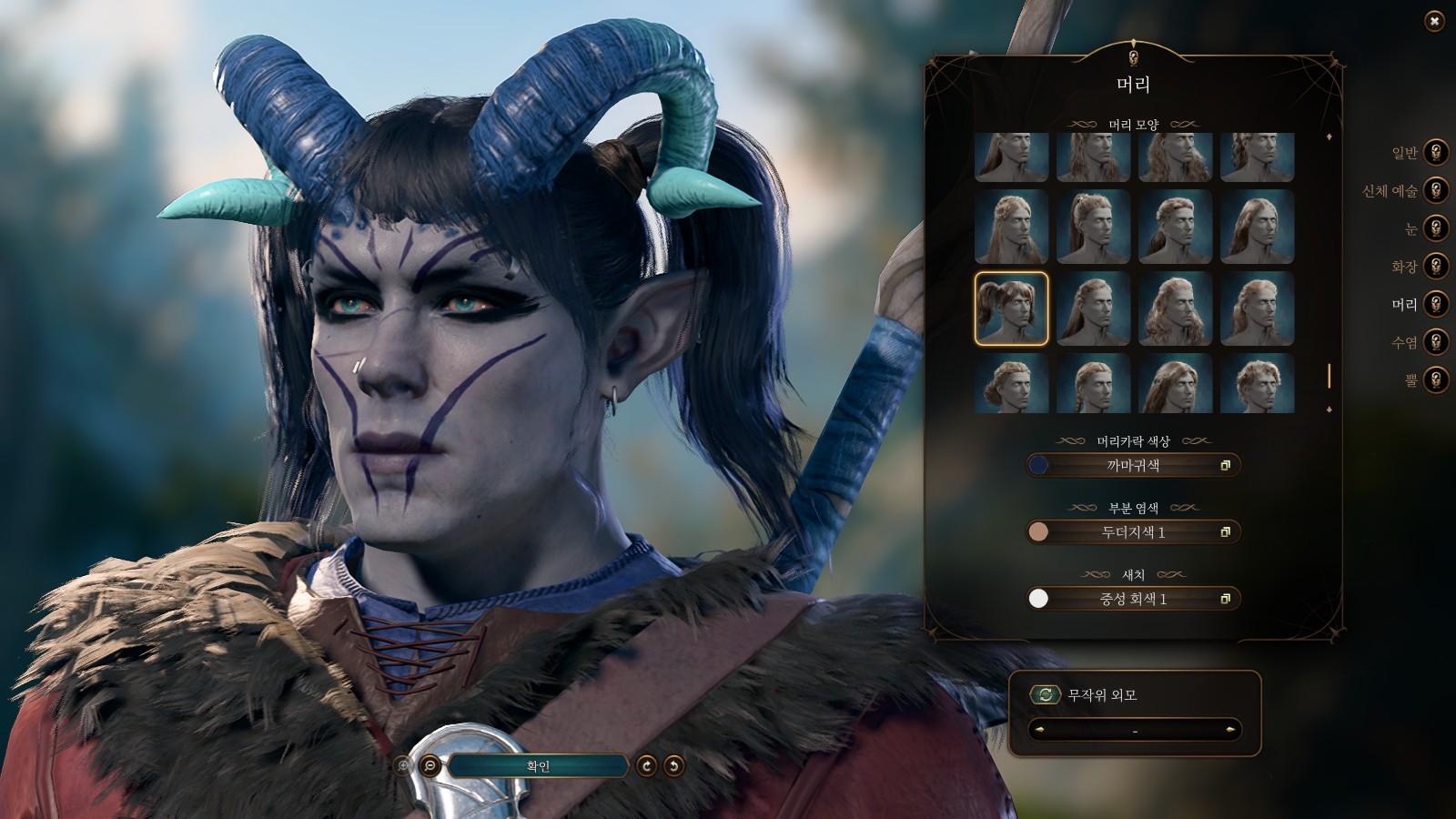Open the 부분 염색 두더지색 1 dropdown

click(x=1133, y=532)
